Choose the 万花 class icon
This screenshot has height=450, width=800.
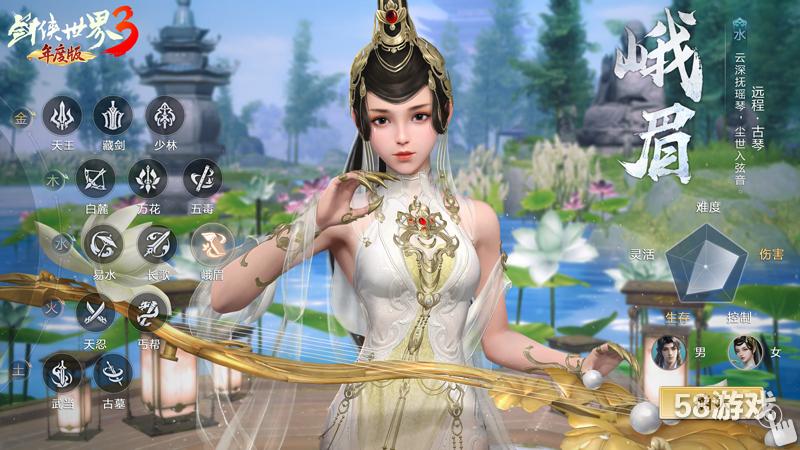coord(148,180)
